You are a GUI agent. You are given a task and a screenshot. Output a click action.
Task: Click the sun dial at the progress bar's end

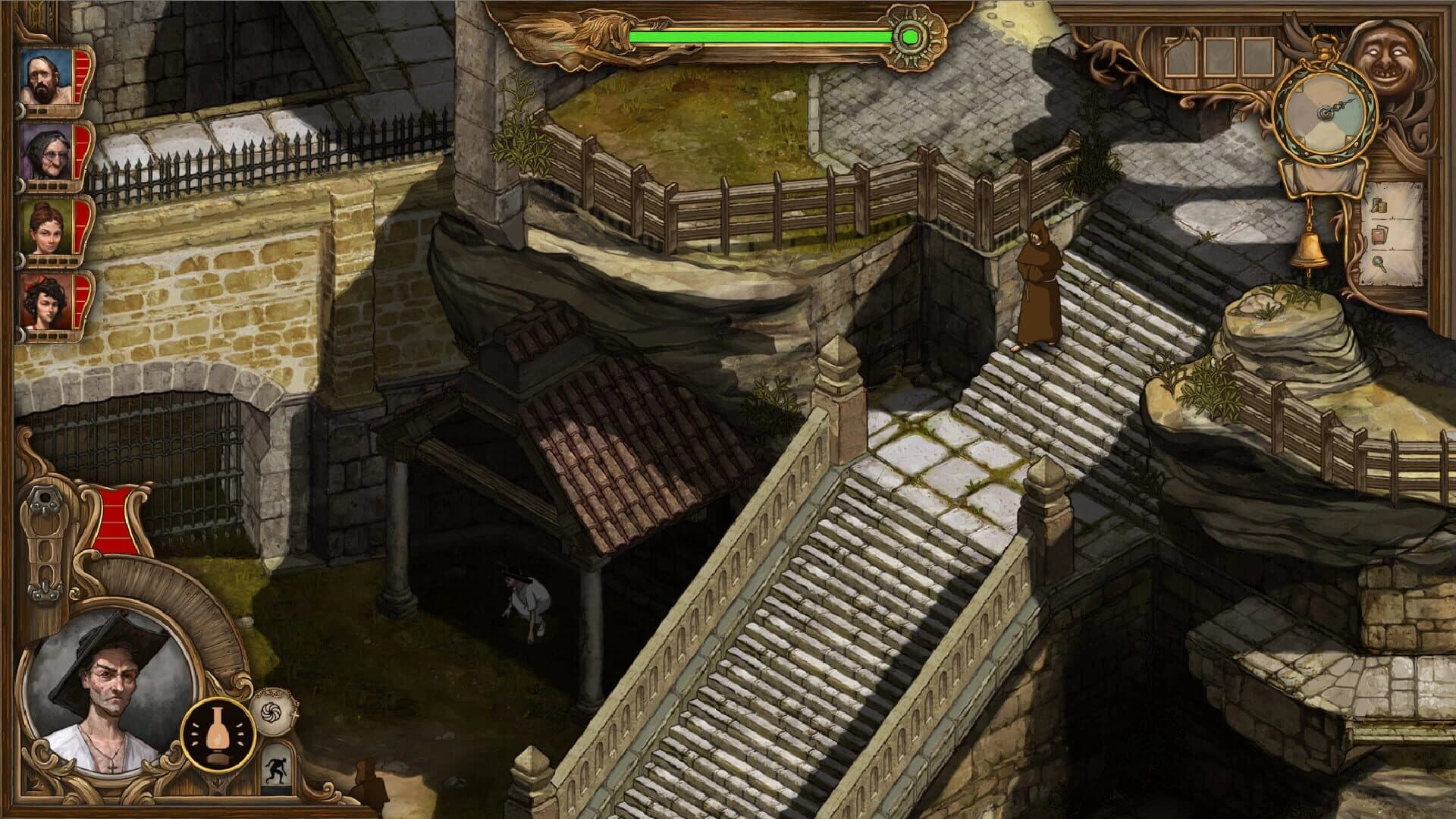click(910, 36)
